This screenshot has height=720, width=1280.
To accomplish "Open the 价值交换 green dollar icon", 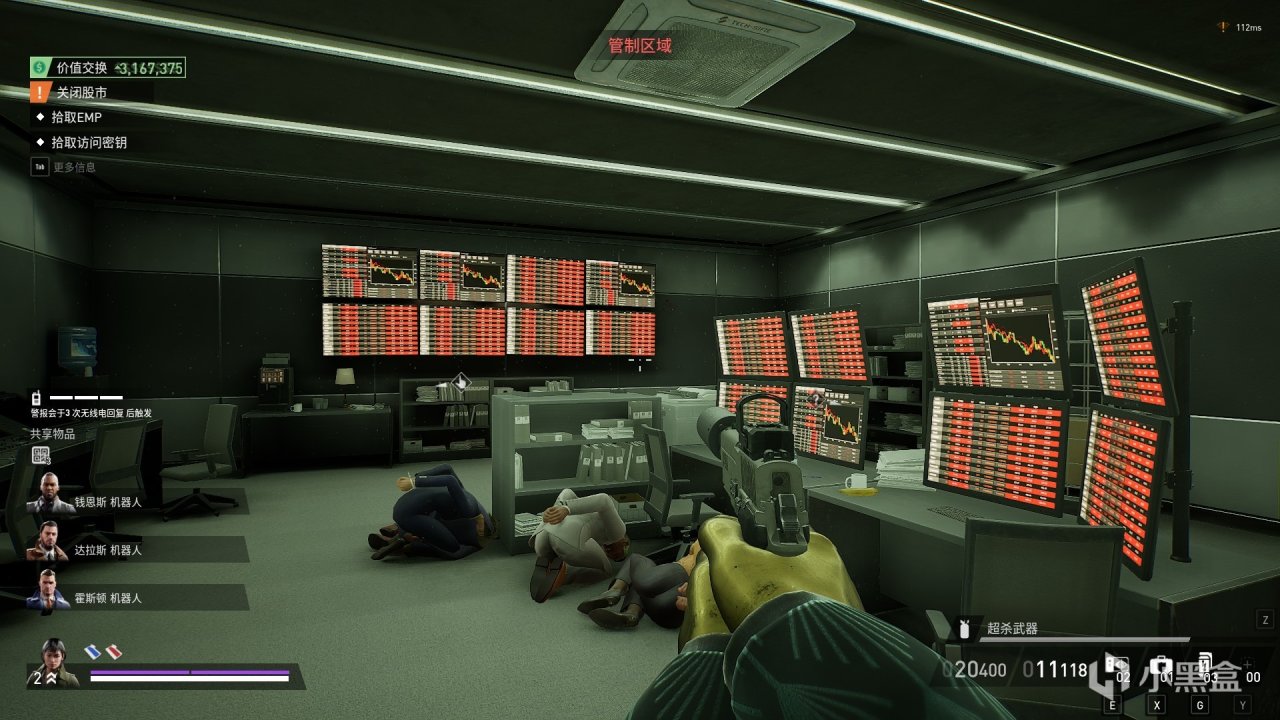I will pos(39,68).
